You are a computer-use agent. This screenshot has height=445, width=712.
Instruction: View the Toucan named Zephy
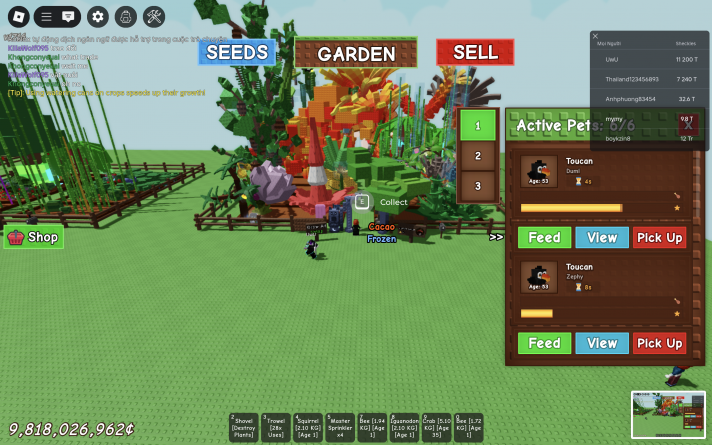click(602, 343)
